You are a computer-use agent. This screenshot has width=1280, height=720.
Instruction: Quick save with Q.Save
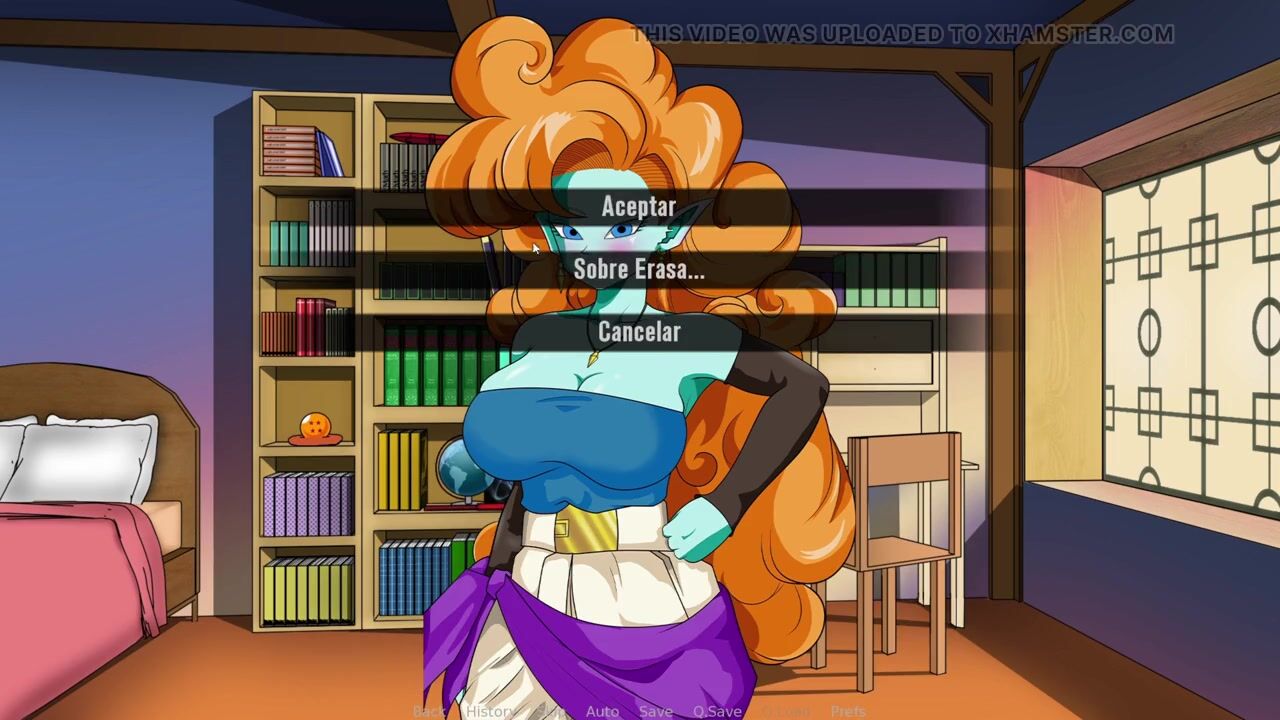(717, 711)
